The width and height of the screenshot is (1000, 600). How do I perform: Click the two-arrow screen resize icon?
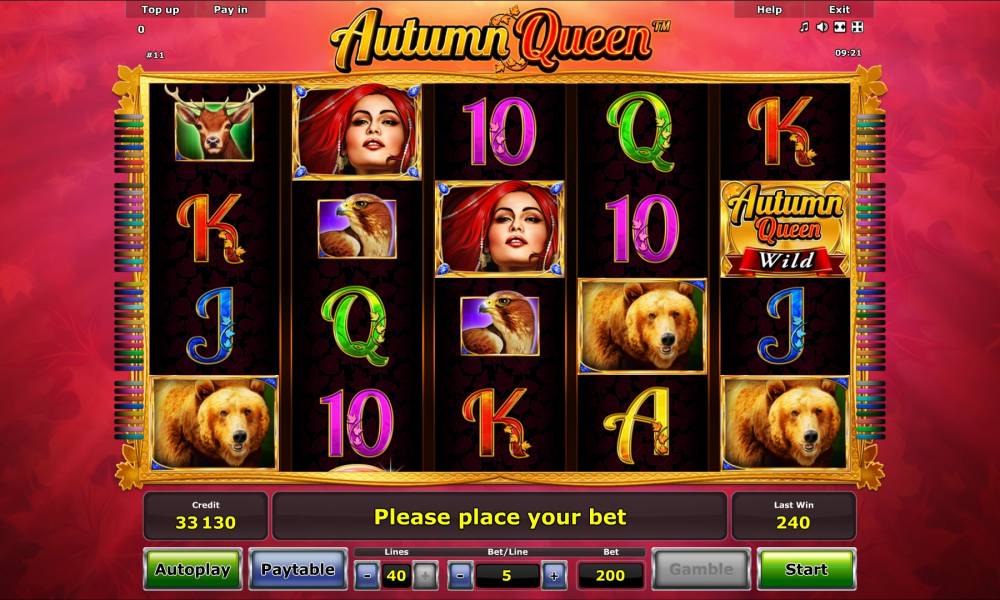[839, 27]
